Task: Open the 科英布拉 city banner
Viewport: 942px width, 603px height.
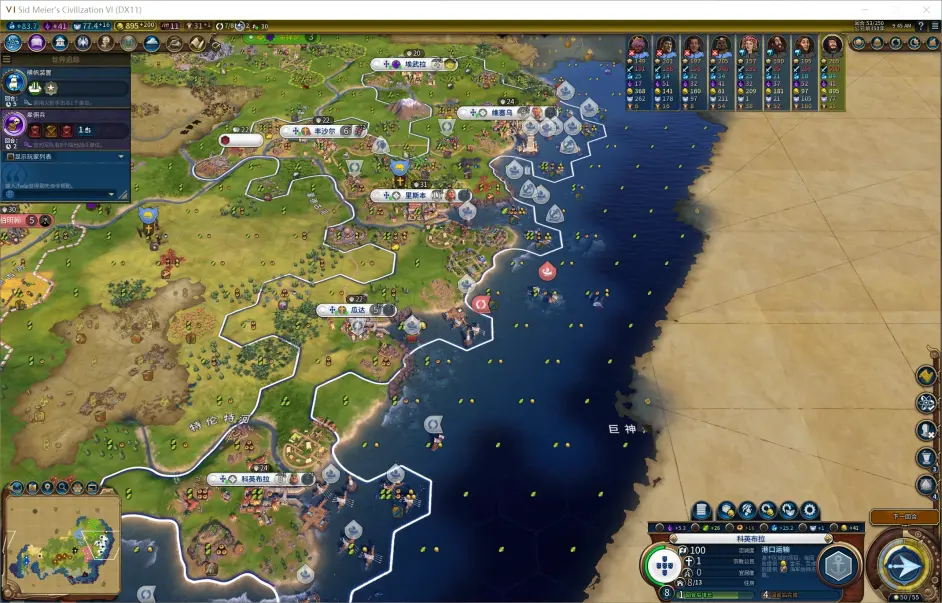Action: pyautogui.click(x=254, y=480)
